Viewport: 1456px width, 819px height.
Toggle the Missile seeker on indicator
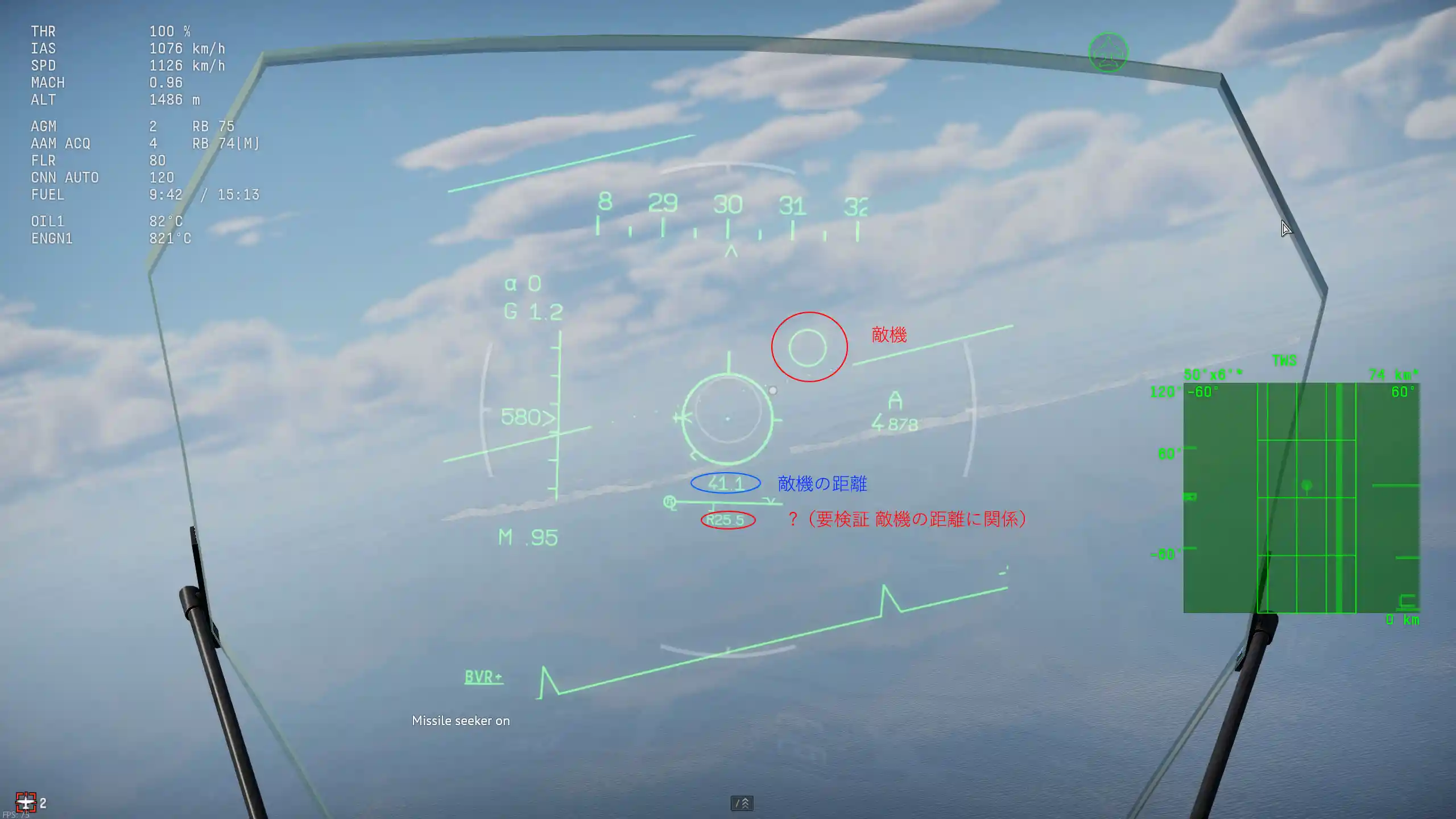pyautogui.click(x=461, y=721)
